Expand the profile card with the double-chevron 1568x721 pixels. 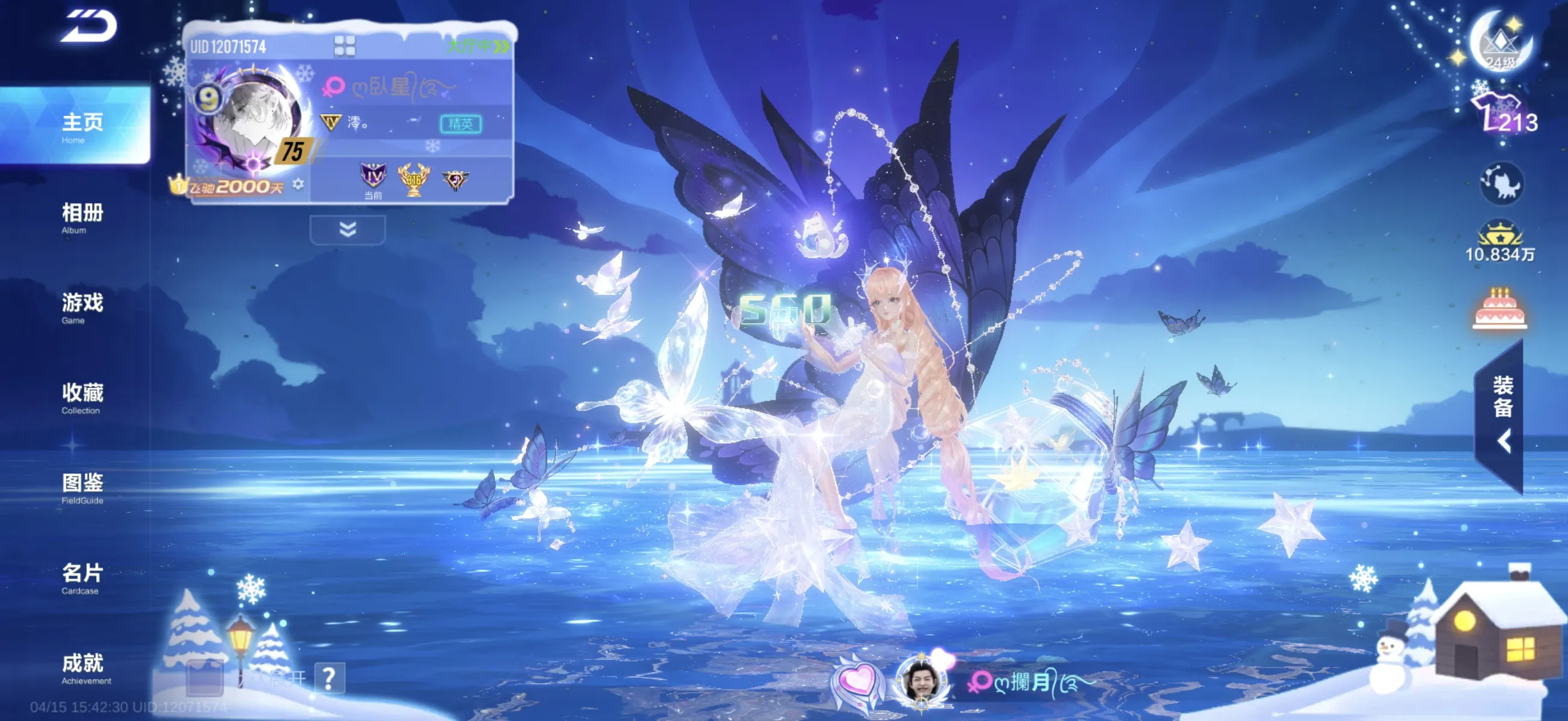click(348, 230)
